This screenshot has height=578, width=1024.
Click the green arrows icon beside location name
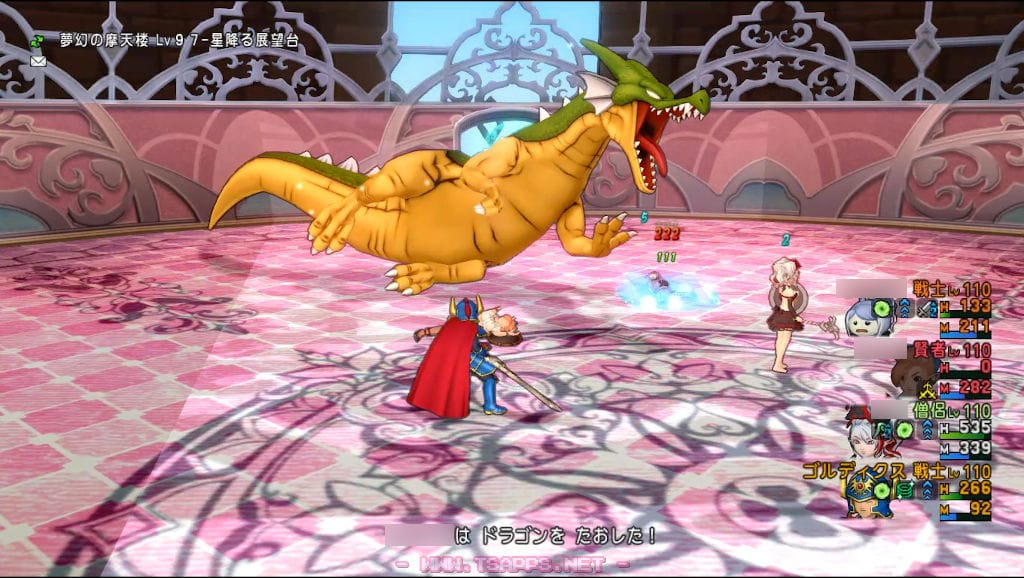pos(38,42)
